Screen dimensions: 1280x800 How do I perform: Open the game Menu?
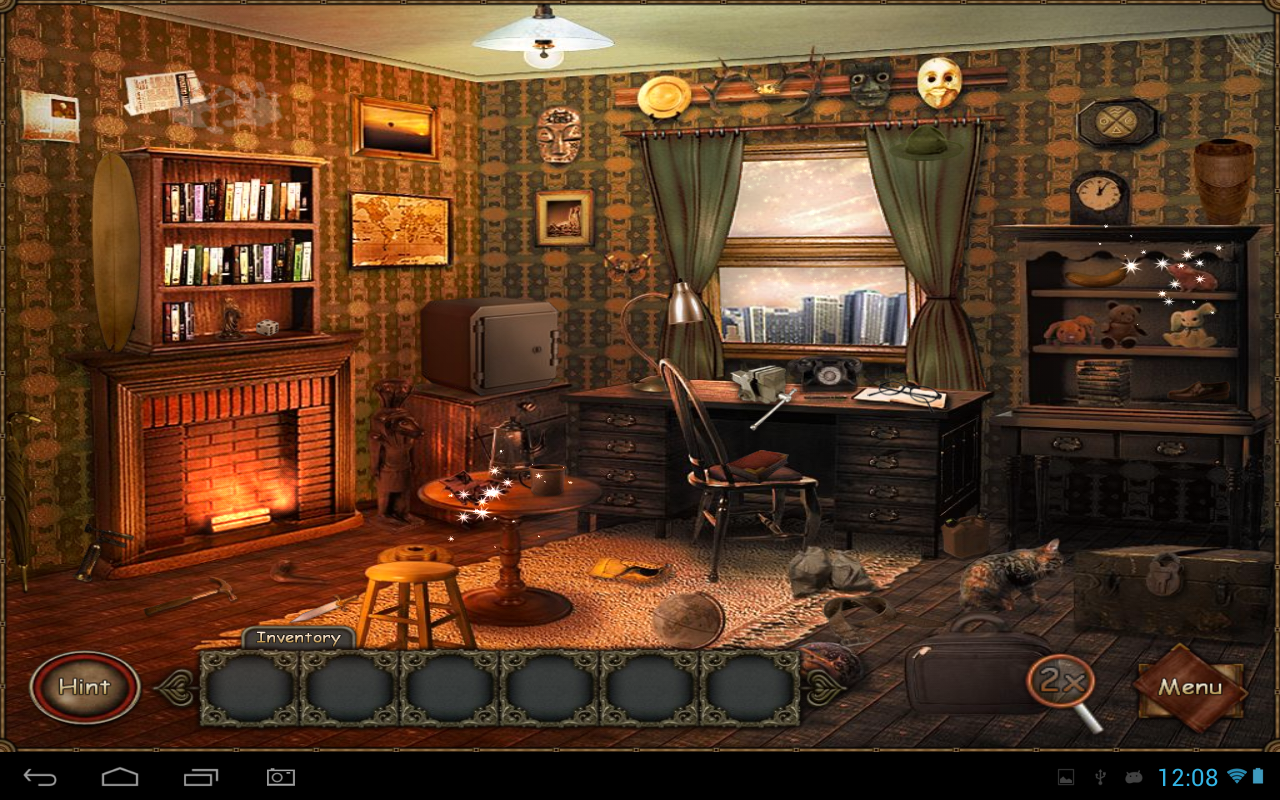point(1190,687)
